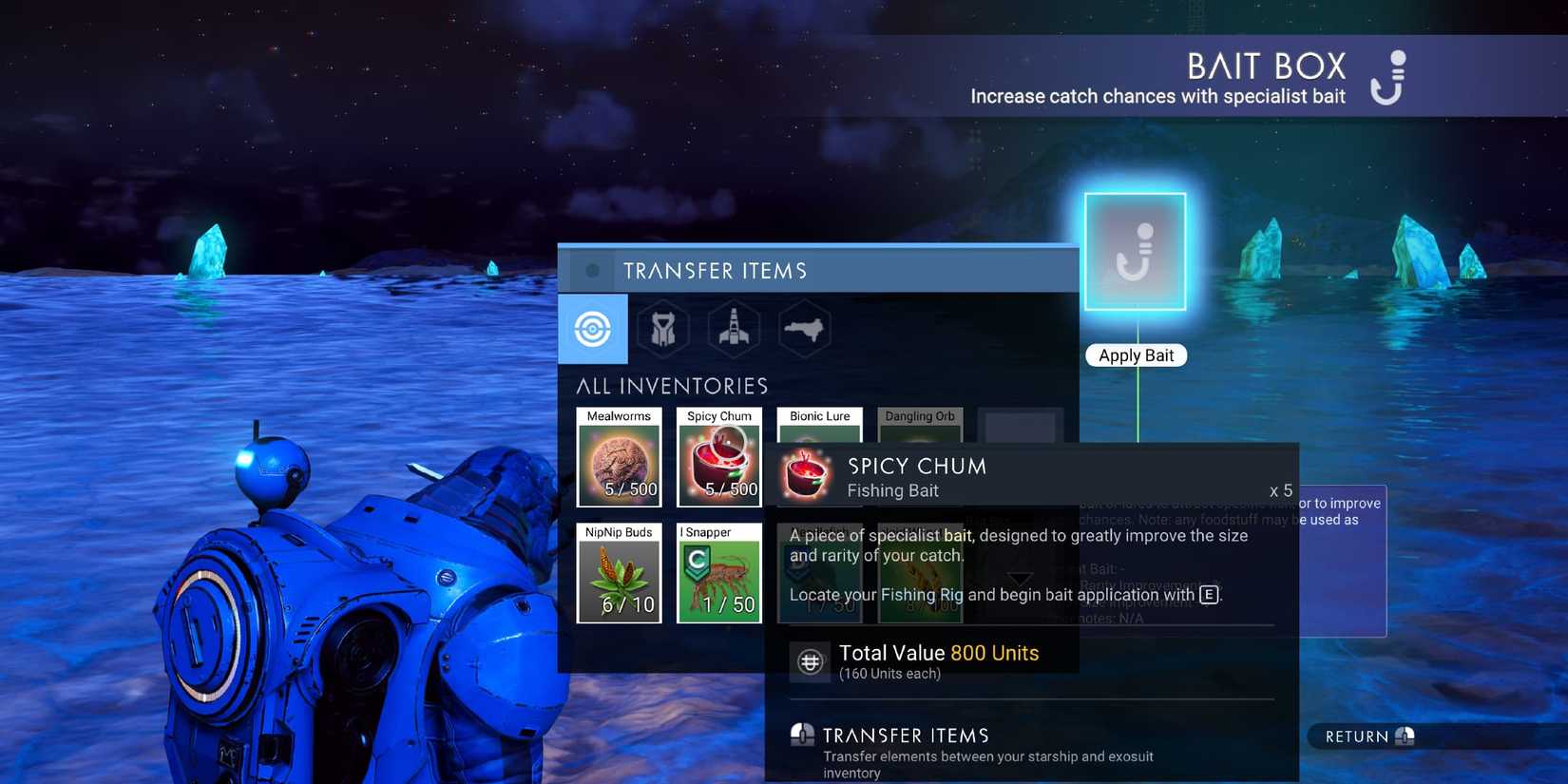
Task: Switch to the starship inventory tab
Action: [734, 329]
